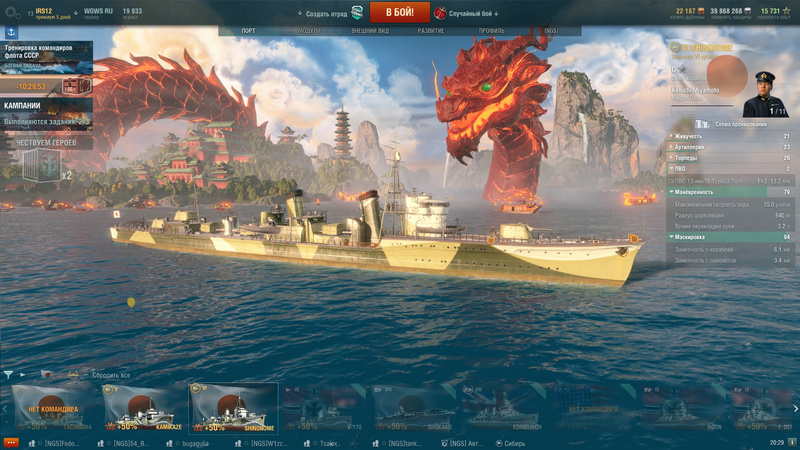Open the Внешний вид tab
Screen dimensions: 800x450
[x=370, y=31]
